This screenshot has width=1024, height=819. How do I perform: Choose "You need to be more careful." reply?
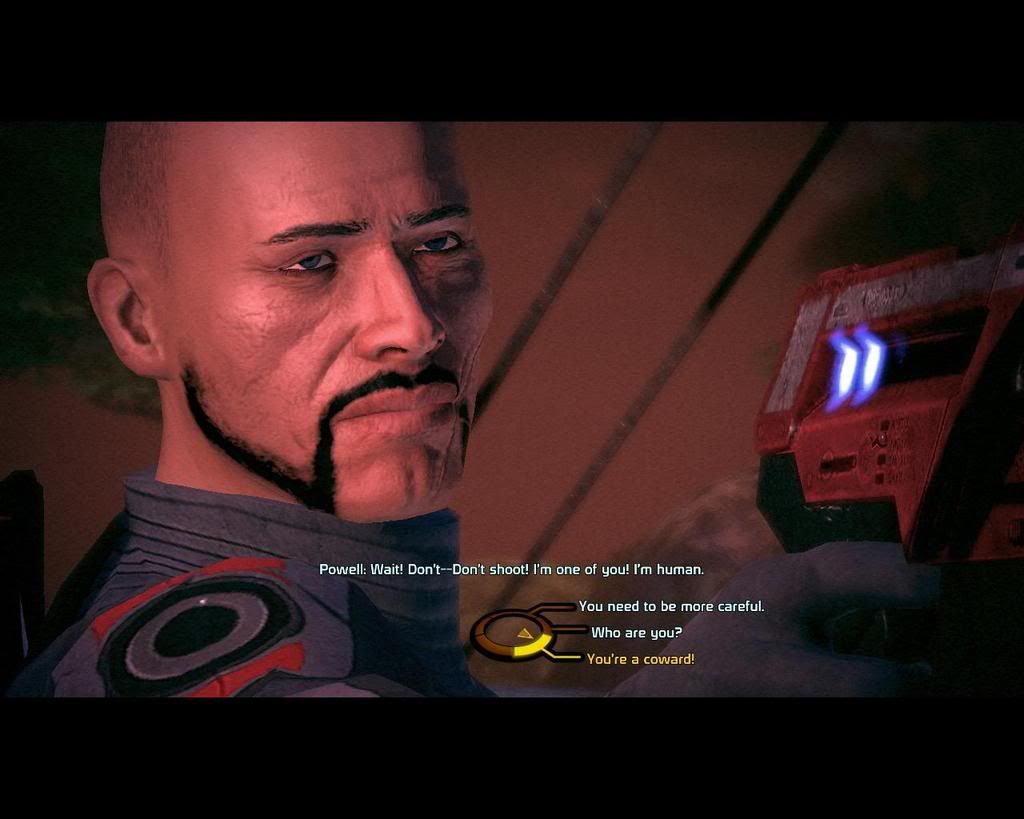[x=671, y=606]
